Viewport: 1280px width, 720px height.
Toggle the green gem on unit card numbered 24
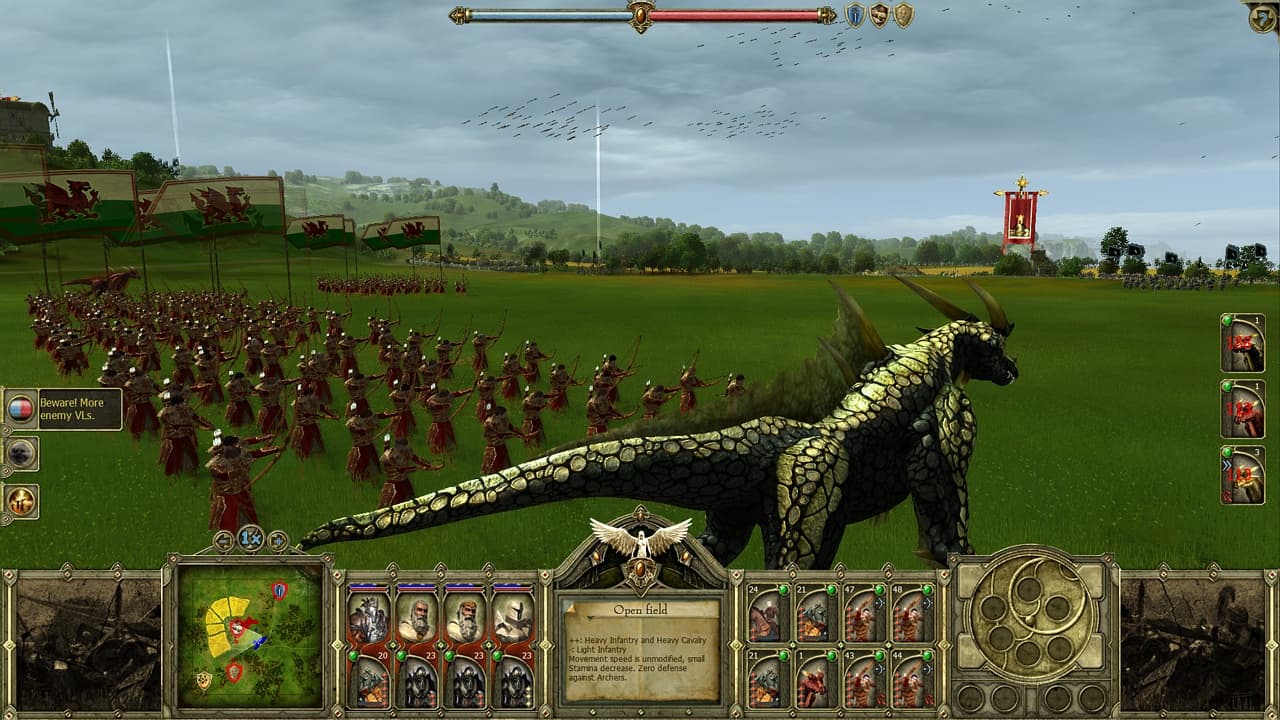click(784, 589)
